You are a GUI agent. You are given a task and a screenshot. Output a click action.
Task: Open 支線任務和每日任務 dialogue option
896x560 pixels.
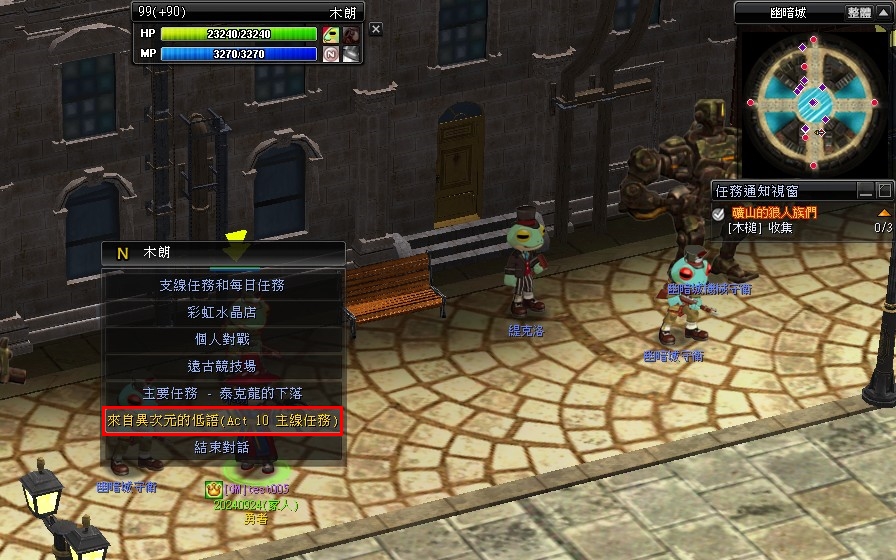point(222,285)
